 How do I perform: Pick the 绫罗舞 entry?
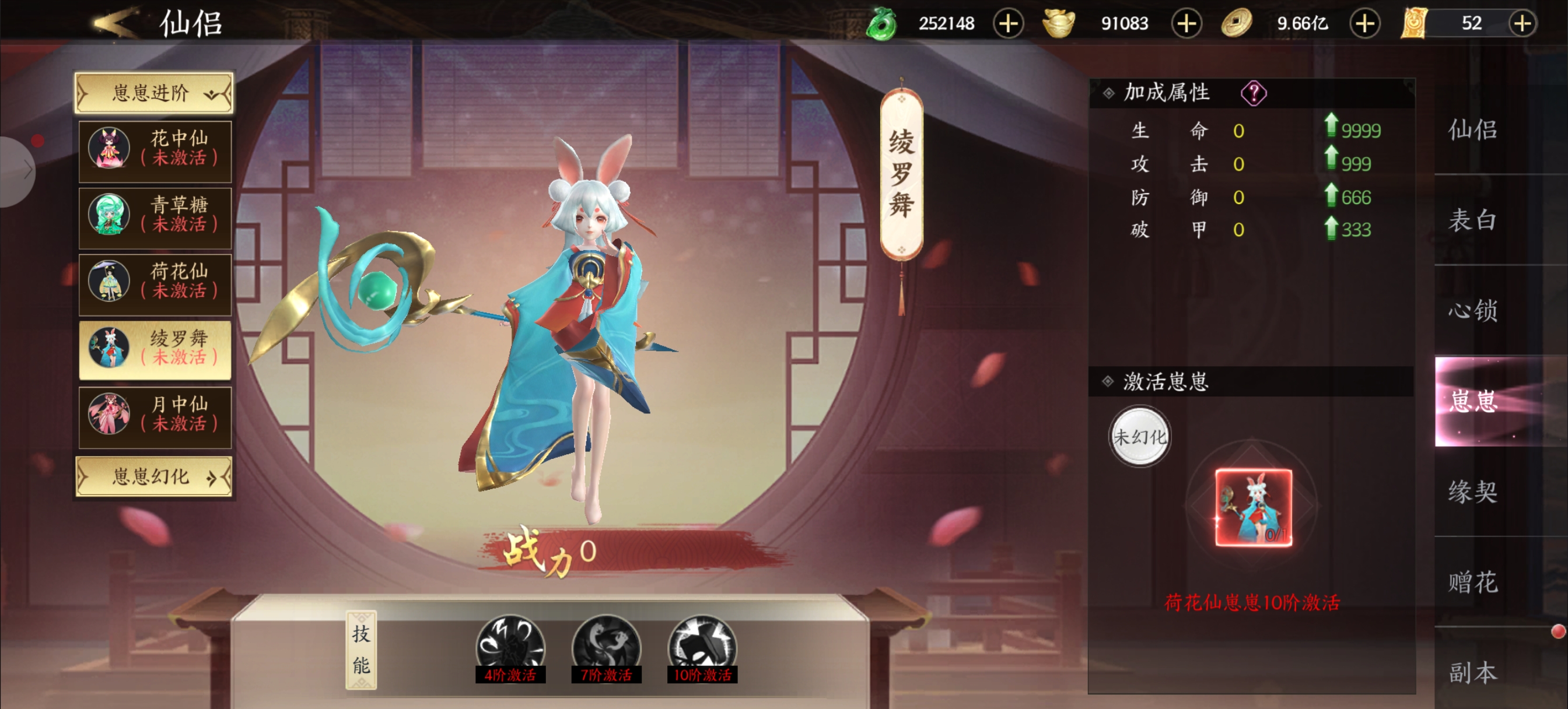(x=155, y=350)
